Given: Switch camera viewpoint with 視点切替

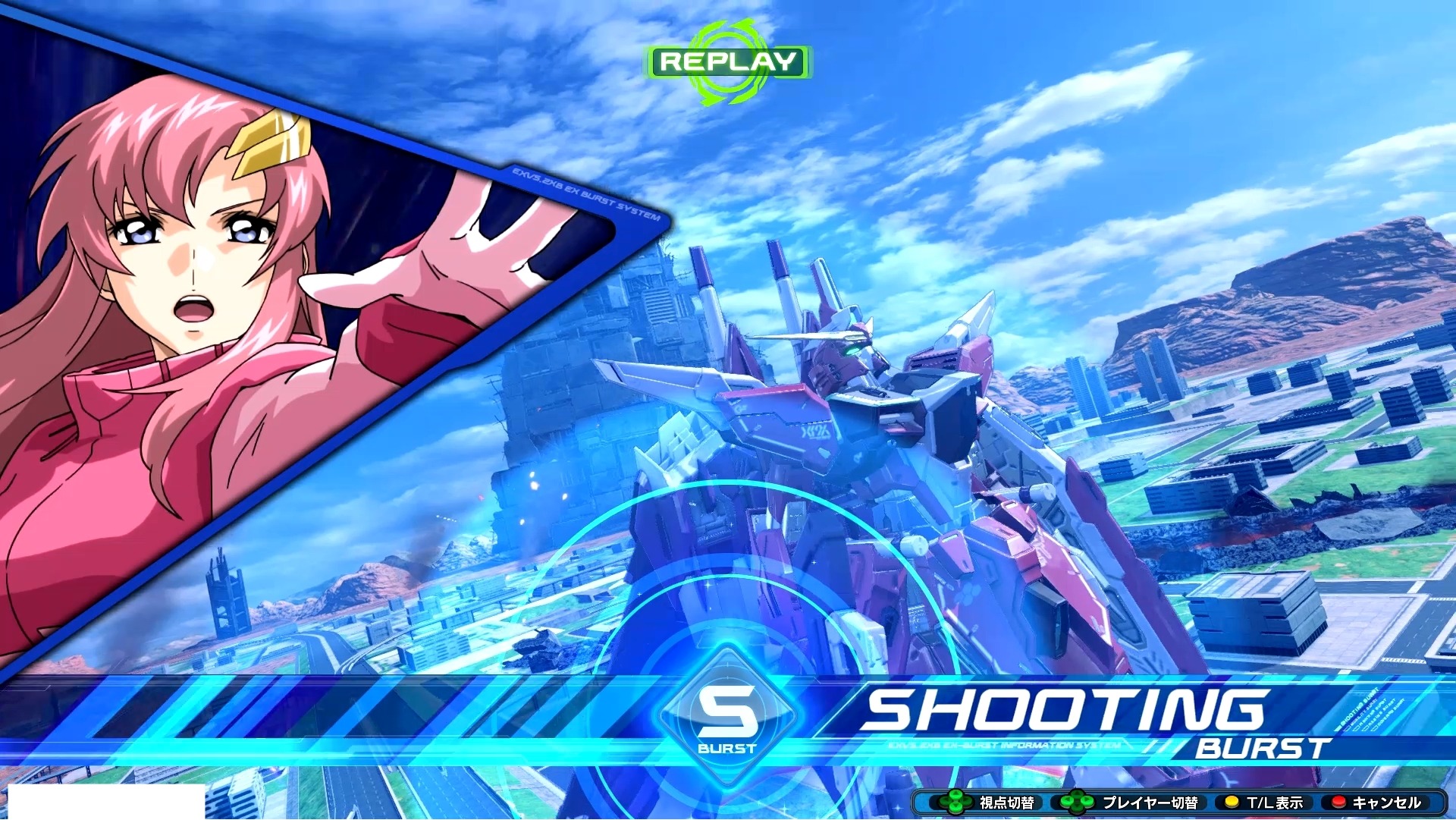Looking at the screenshot, I should pos(1007,801).
